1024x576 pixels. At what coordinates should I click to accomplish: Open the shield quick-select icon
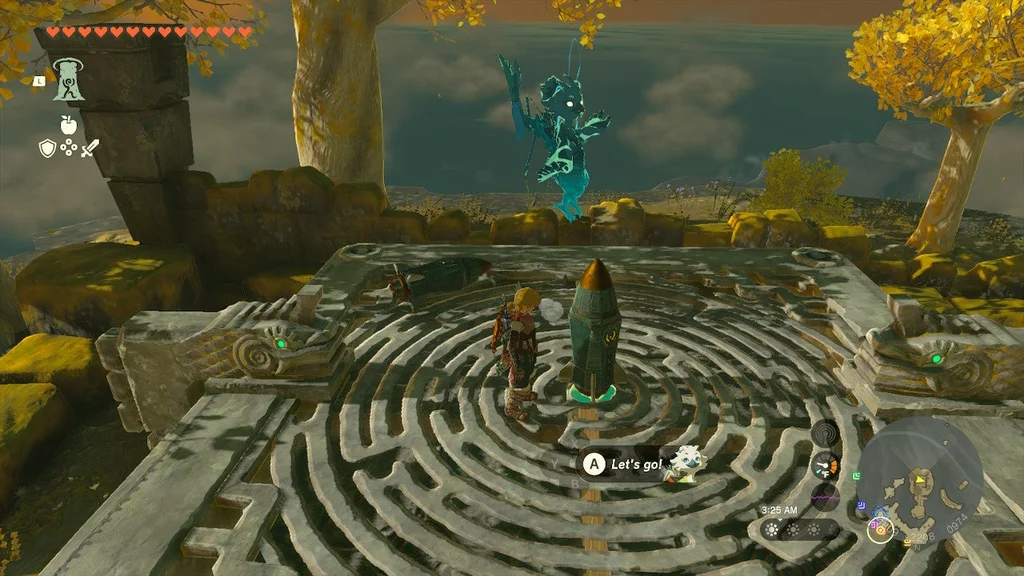click(47, 148)
